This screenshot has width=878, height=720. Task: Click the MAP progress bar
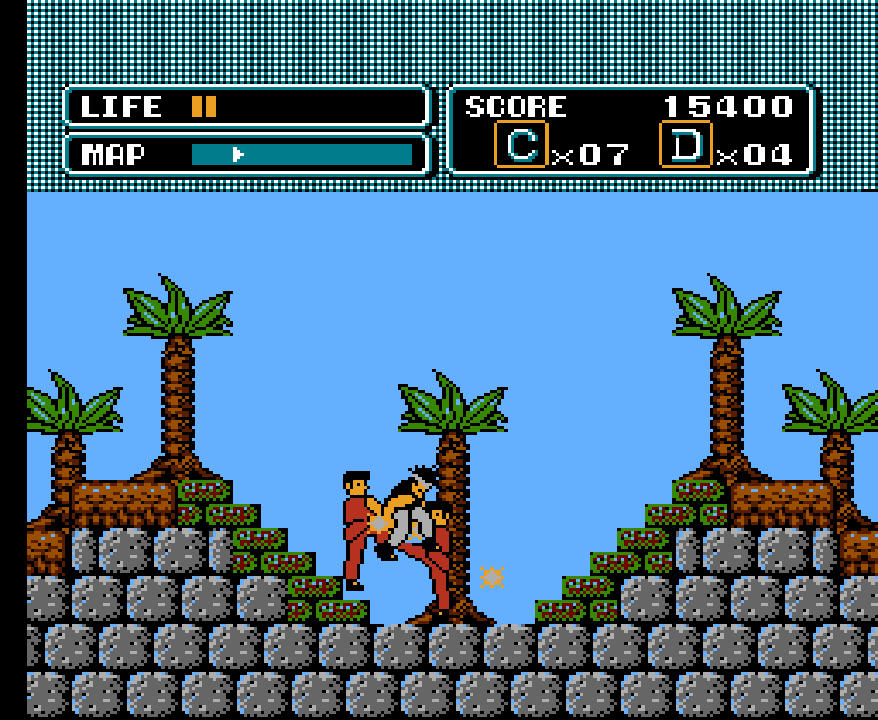pos(301,154)
